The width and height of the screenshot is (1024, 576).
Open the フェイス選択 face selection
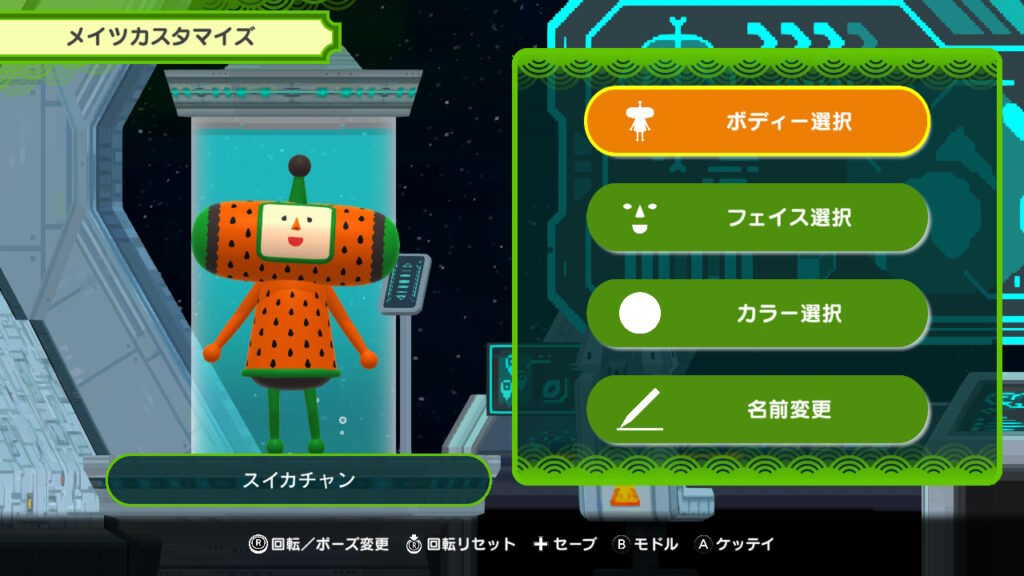(x=757, y=217)
